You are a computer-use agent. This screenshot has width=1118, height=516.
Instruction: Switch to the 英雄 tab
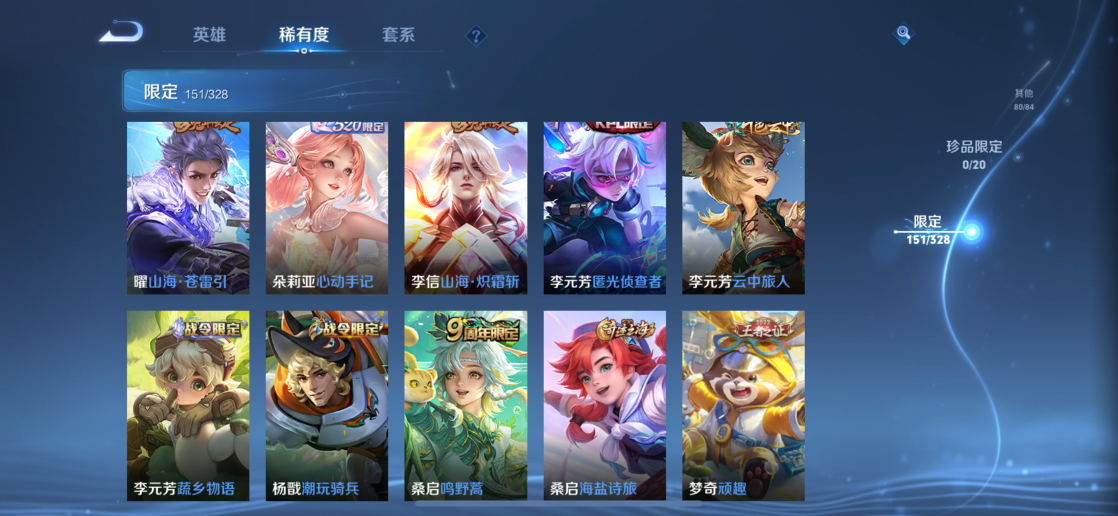click(209, 35)
